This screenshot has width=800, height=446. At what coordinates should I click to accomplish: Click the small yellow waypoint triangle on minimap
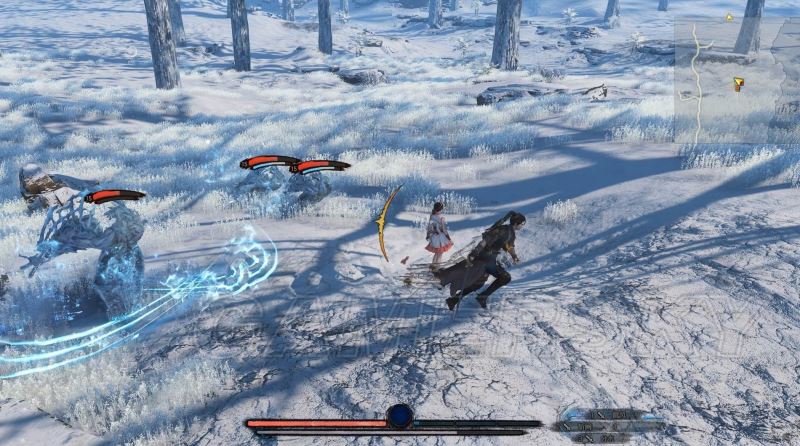(x=729, y=17)
